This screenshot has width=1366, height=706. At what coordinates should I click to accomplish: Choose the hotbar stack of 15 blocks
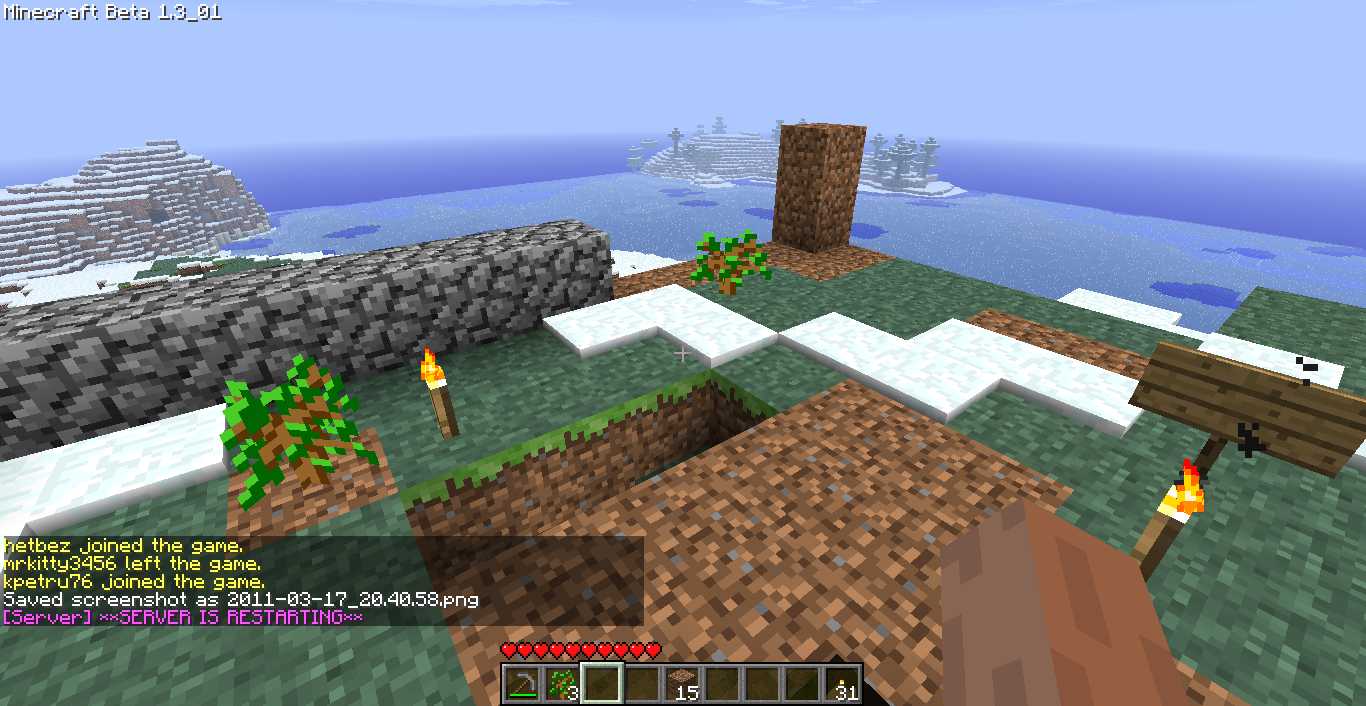pos(682,684)
